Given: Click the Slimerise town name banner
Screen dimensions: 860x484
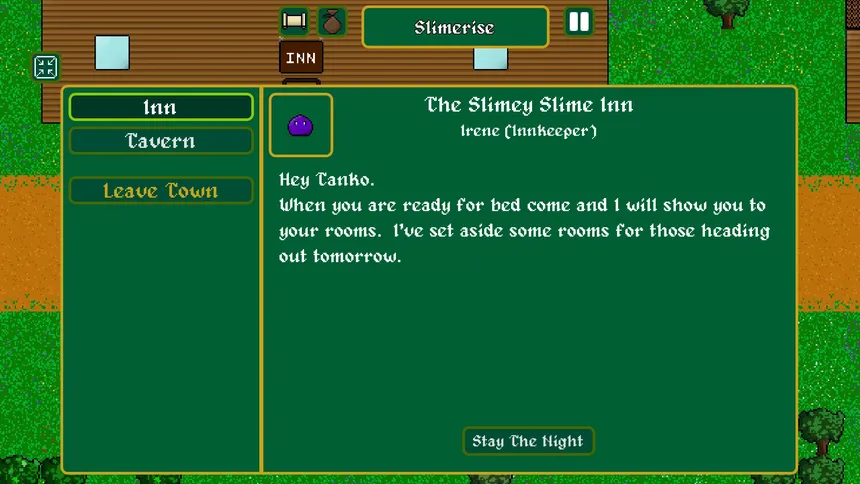Looking at the screenshot, I should 455,27.
